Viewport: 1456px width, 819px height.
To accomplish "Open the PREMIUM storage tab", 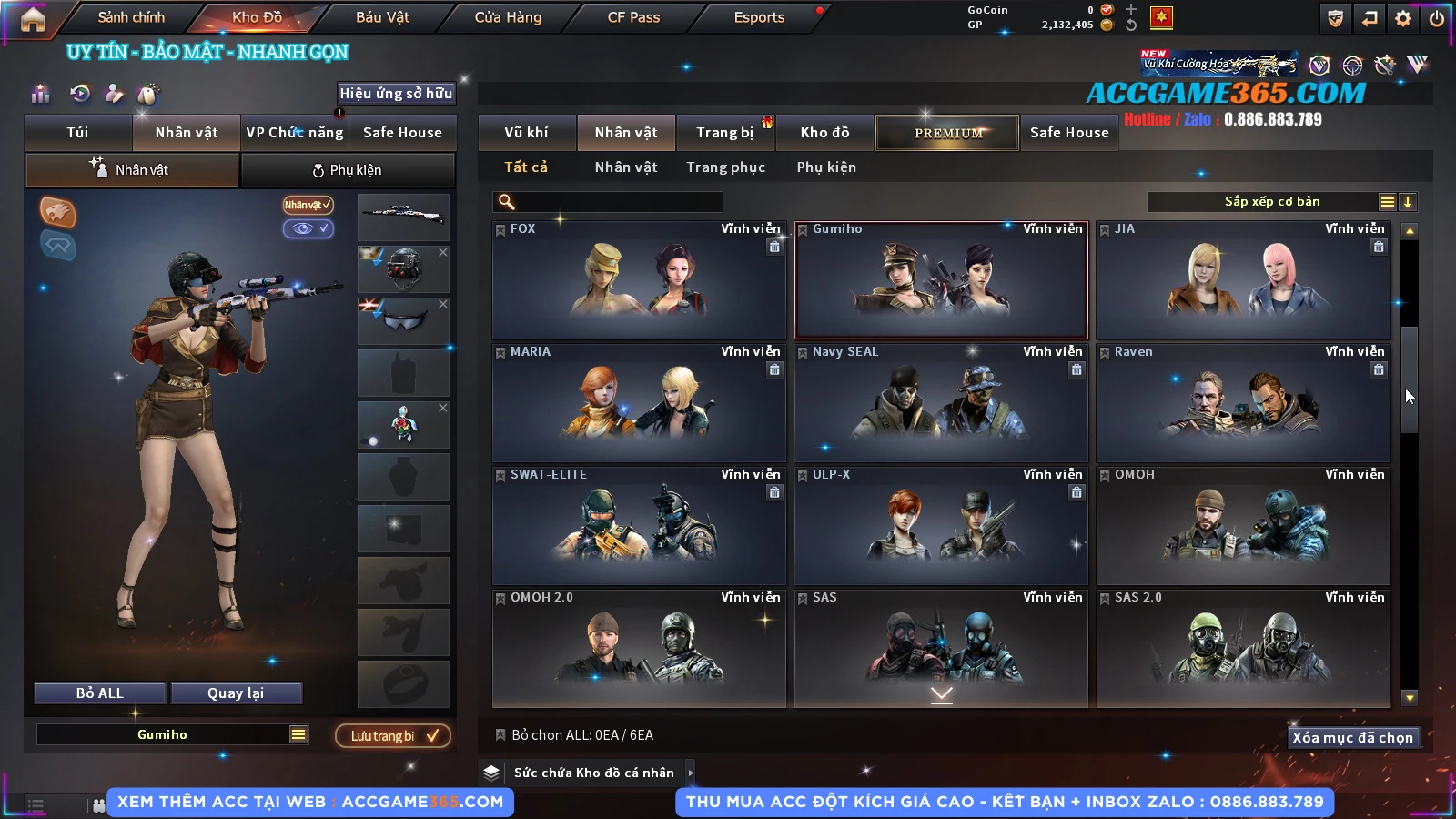I will pos(947,133).
